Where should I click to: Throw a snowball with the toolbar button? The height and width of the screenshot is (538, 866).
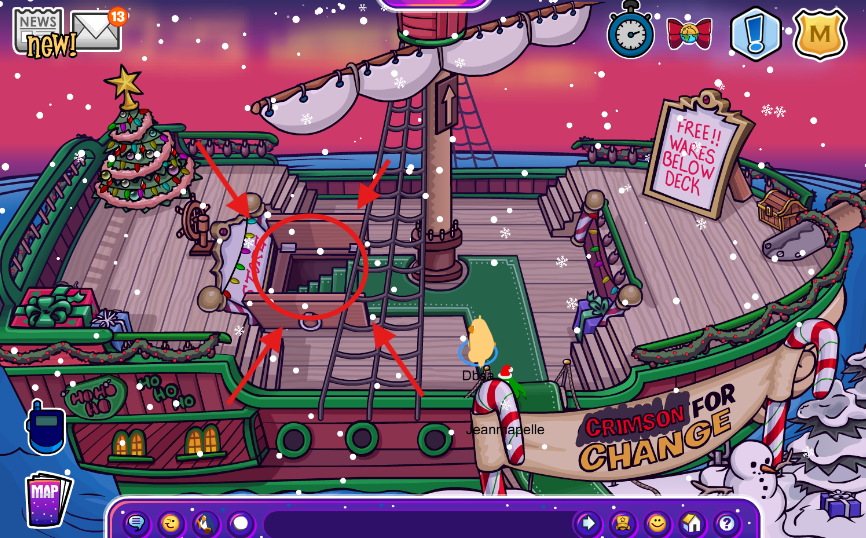[240, 523]
